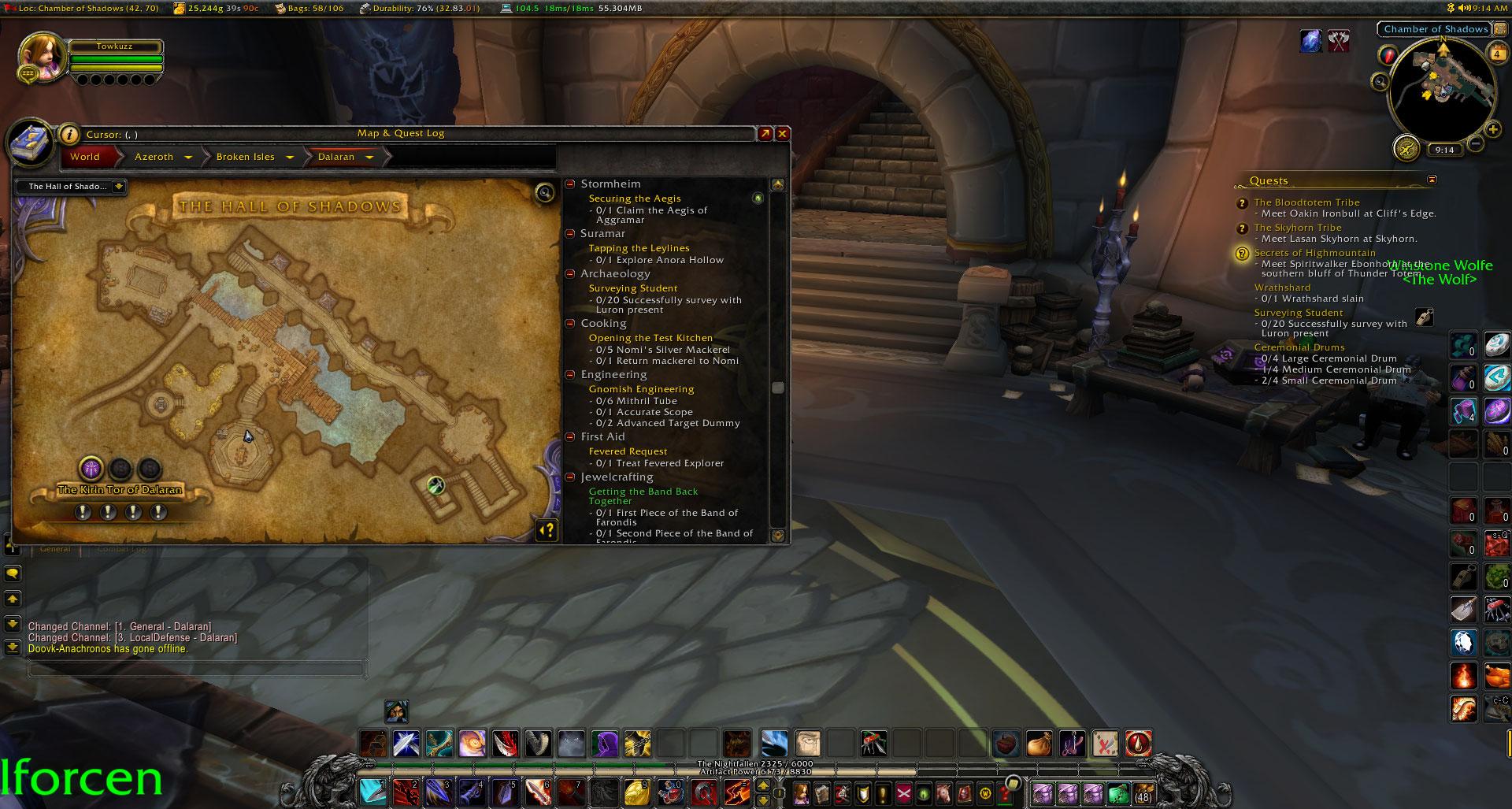Open the Broken Isles map dropdown
Viewport: 1512px width, 809px height.
(290, 158)
